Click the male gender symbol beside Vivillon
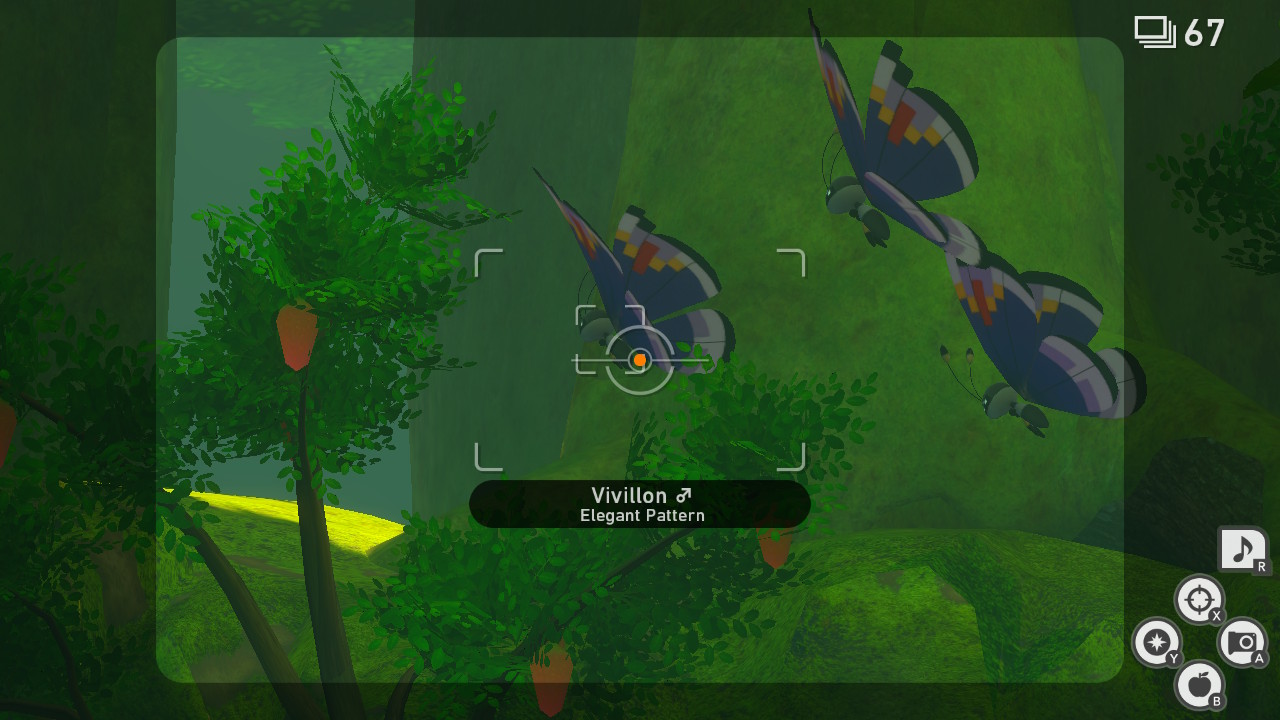Screen dimensions: 1280x720 tap(685, 495)
